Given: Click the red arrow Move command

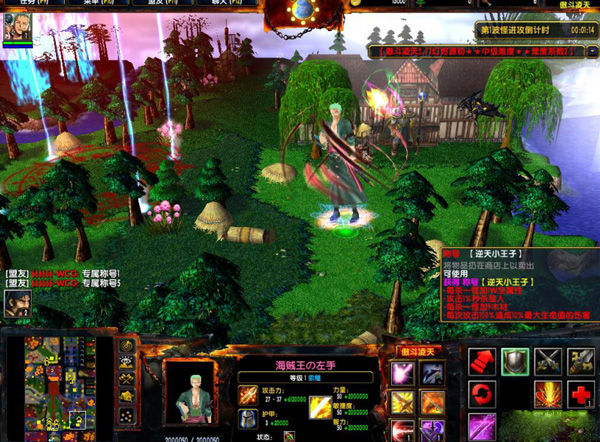Looking at the screenshot, I should tap(483, 361).
